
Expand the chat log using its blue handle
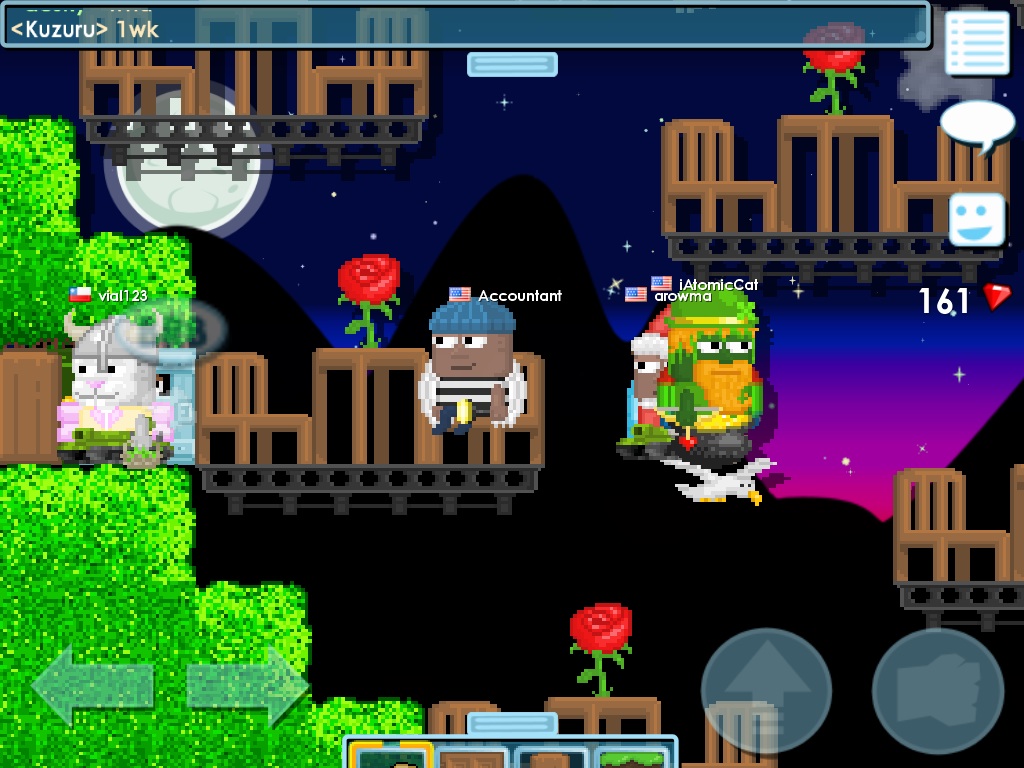(x=512, y=64)
